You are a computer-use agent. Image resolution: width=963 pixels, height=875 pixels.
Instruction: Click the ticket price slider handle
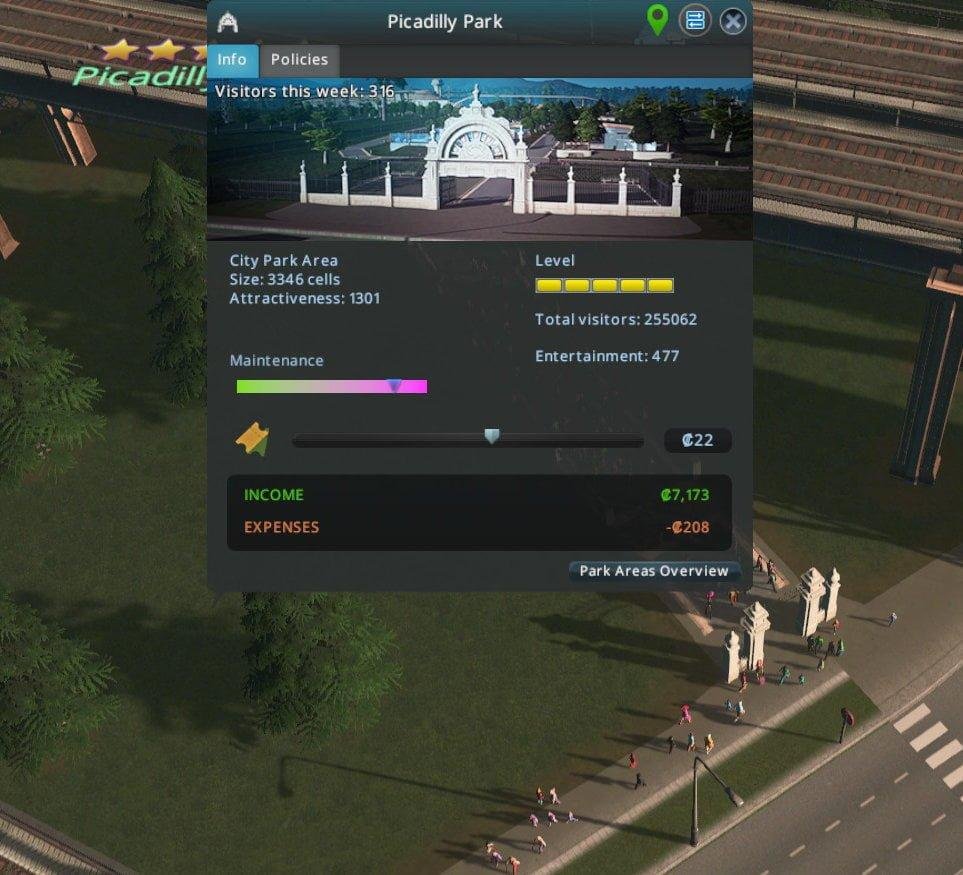[491, 436]
